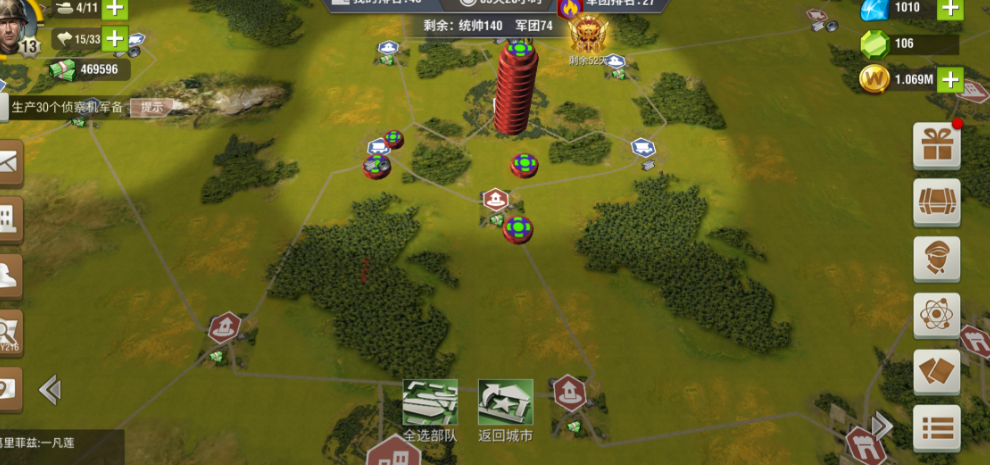Image resolution: width=990 pixels, height=465 pixels.
Task: Add gold W coins with plus button
Action: (x=949, y=79)
